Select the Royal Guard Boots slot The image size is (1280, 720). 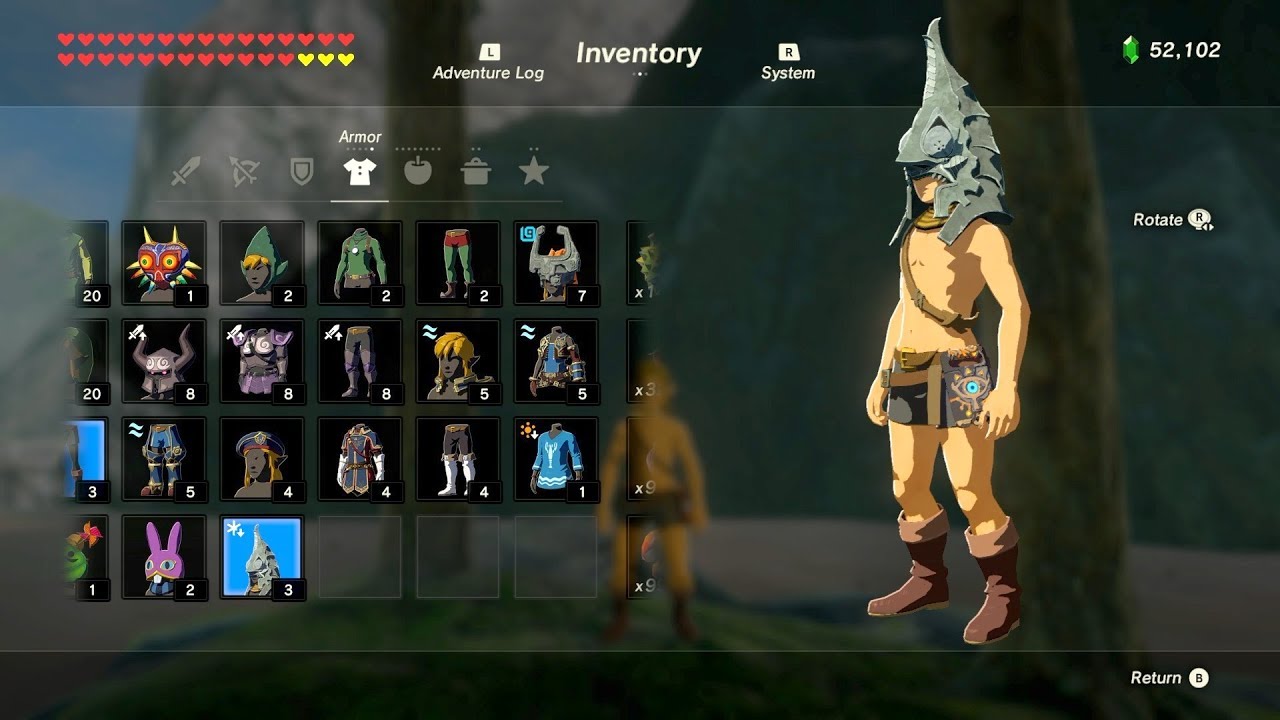(x=458, y=459)
